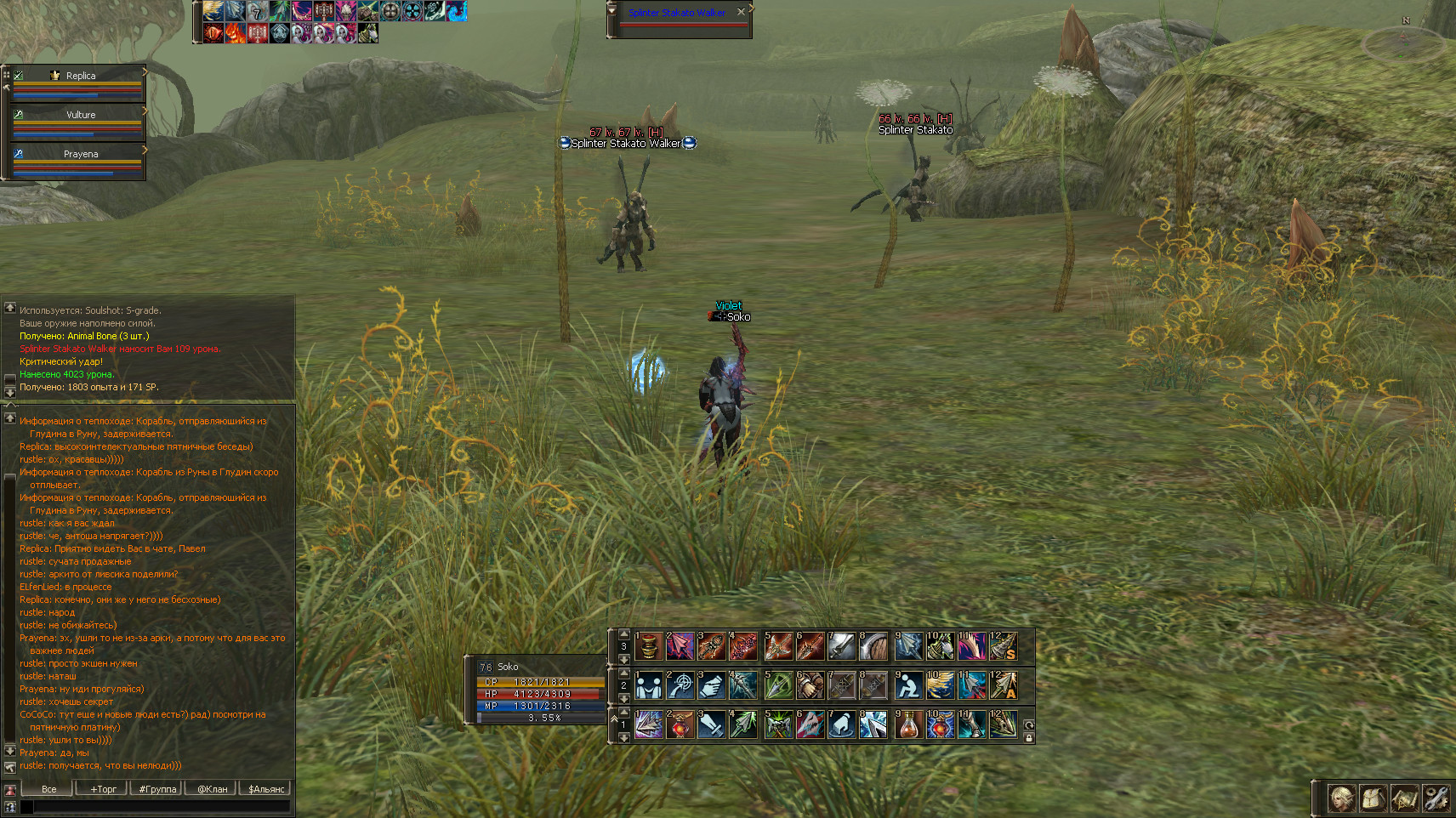Open the inventory bag icon
This screenshot has width=1456, height=818.
pyautogui.click(x=1374, y=798)
